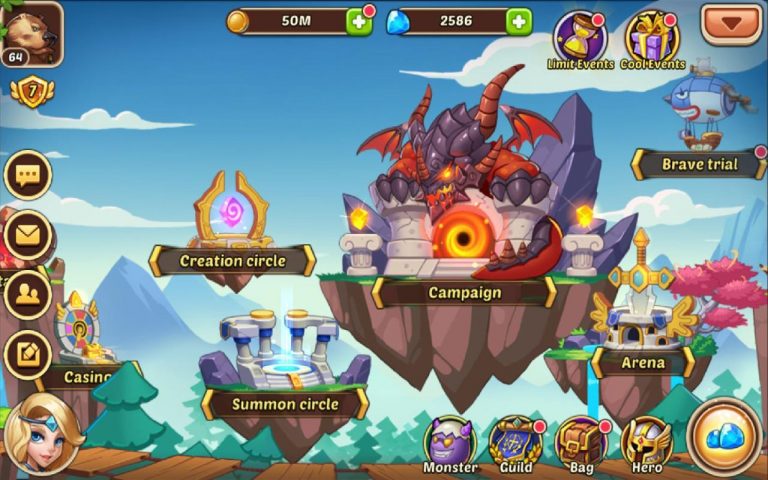768x480 pixels.
Task: Visit the Summon circle
Action: tap(284, 360)
